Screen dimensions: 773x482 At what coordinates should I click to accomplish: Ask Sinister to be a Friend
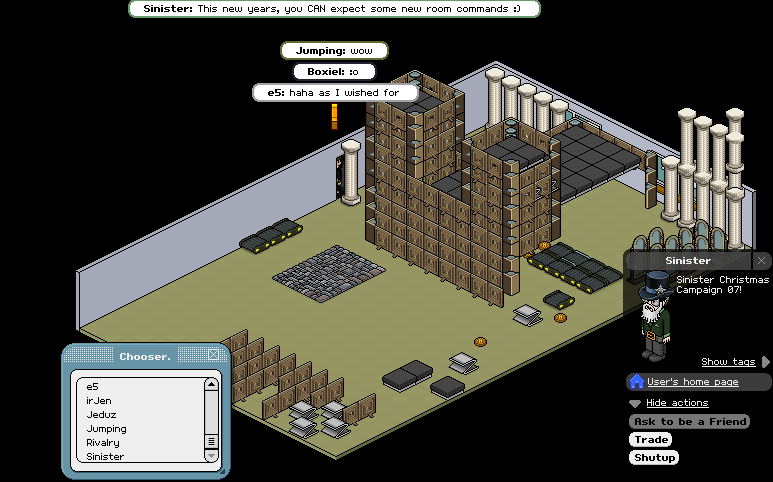click(689, 422)
